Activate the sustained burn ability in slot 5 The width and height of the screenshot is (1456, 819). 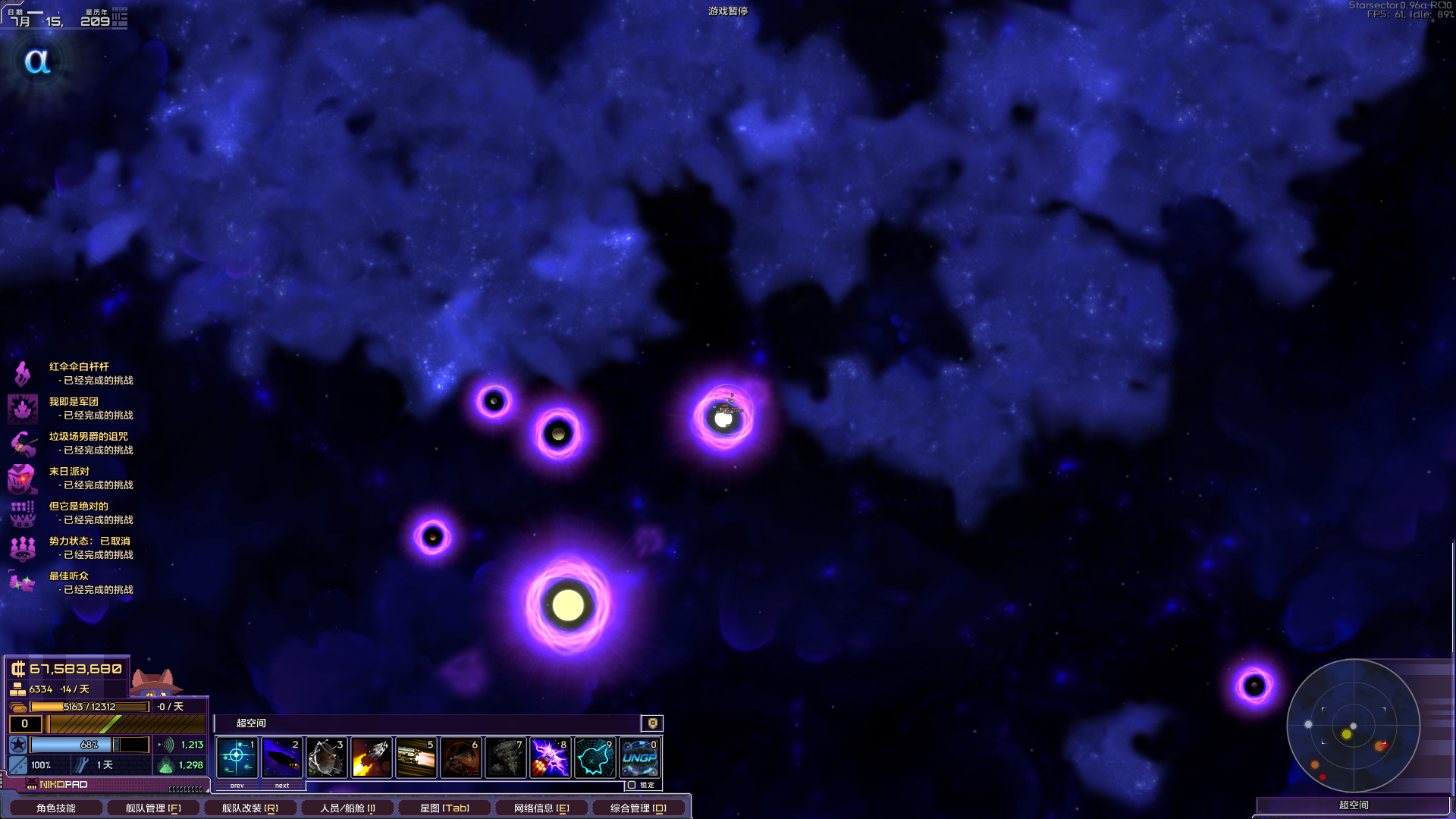416,757
